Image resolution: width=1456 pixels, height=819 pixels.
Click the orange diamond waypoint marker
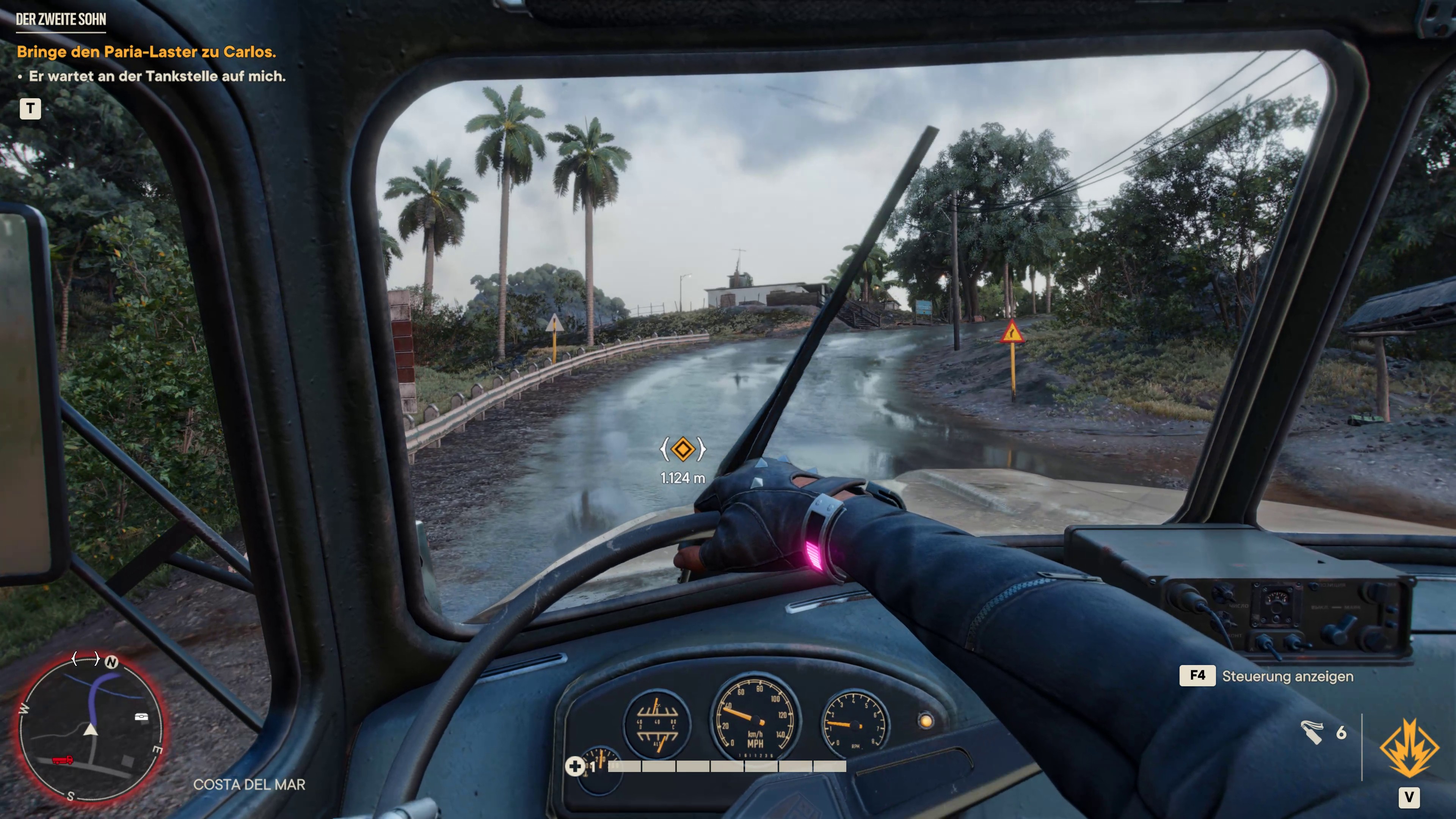[x=683, y=449]
